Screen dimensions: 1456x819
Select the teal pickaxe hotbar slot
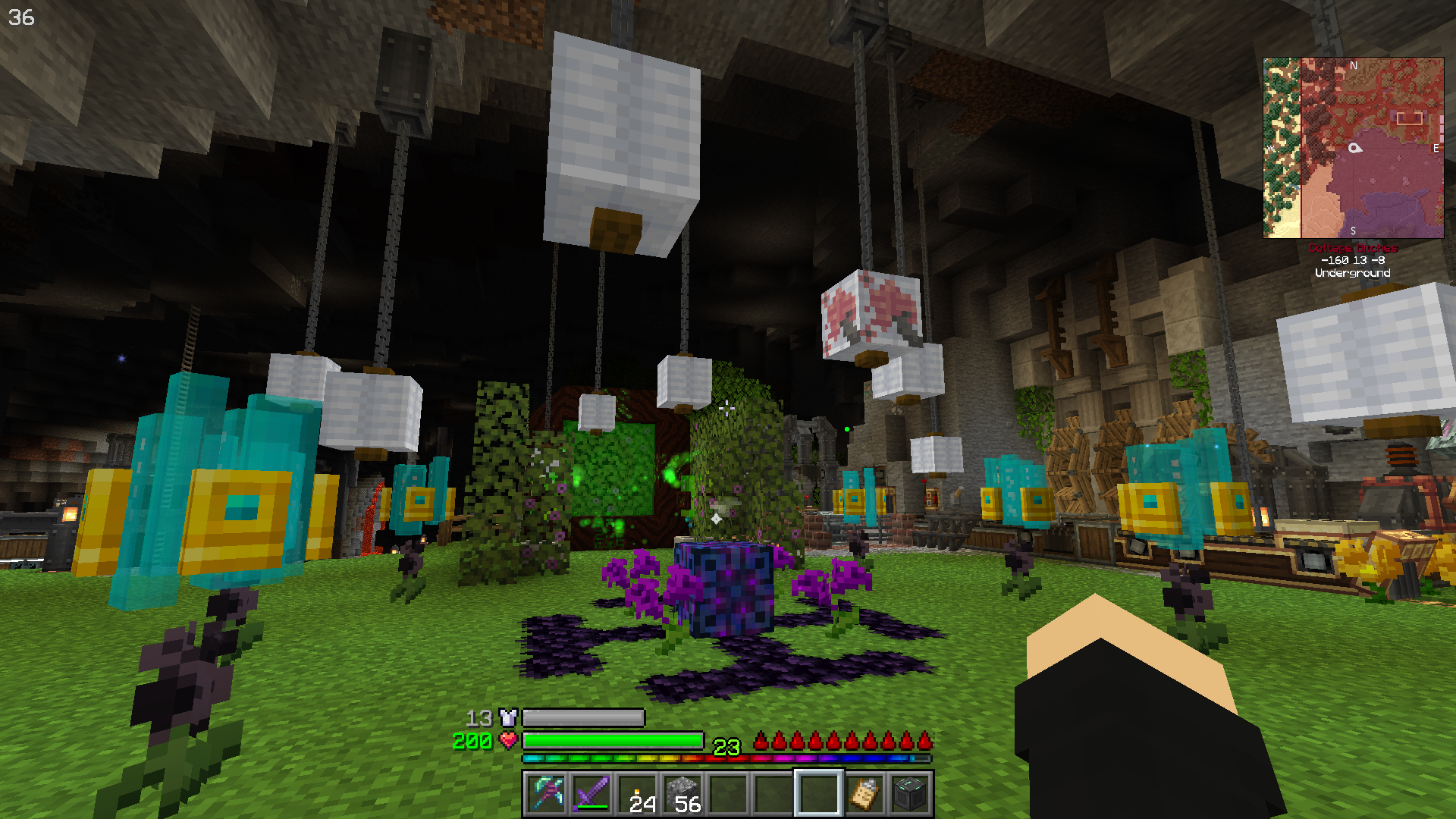coord(547,793)
